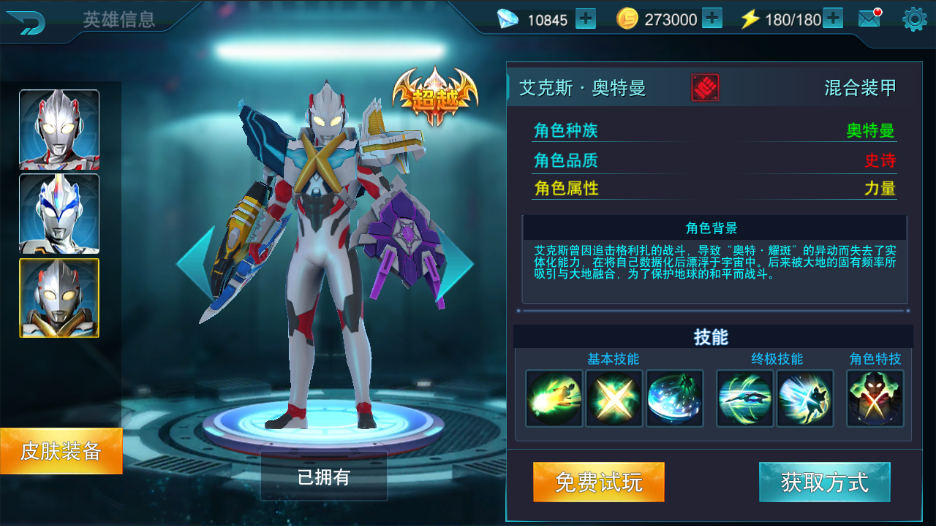Open the 皮肤装备 skin equipment button

click(x=61, y=451)
